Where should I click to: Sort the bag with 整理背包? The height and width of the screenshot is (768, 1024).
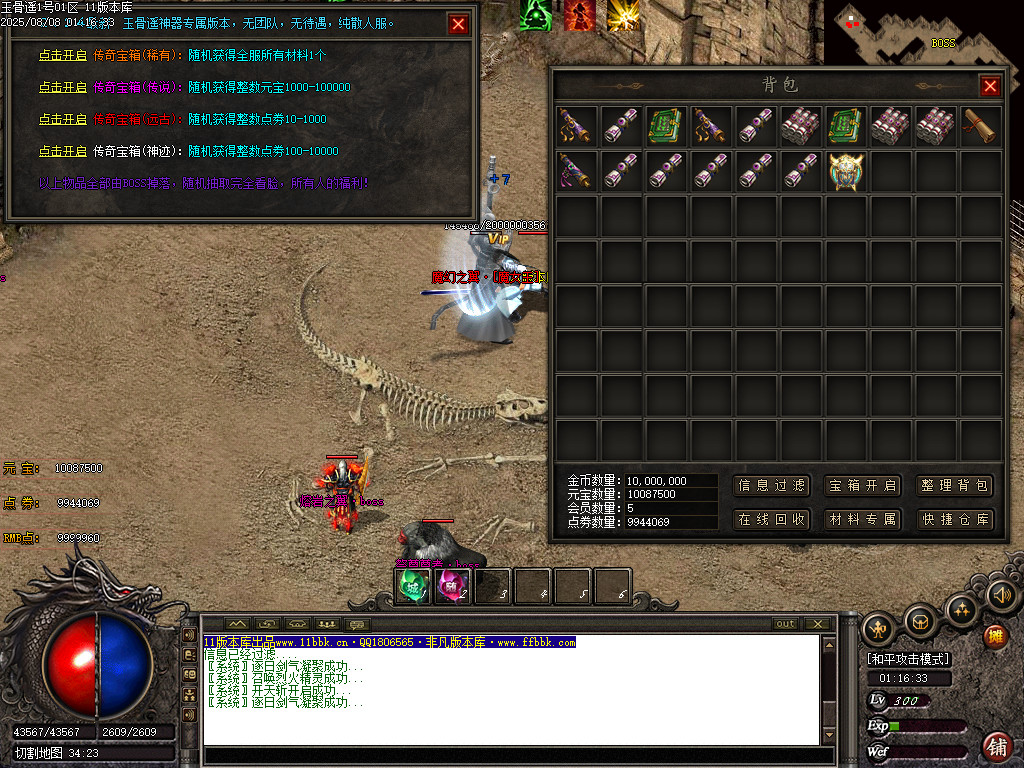pyautogui.click(x=955, y=486)
